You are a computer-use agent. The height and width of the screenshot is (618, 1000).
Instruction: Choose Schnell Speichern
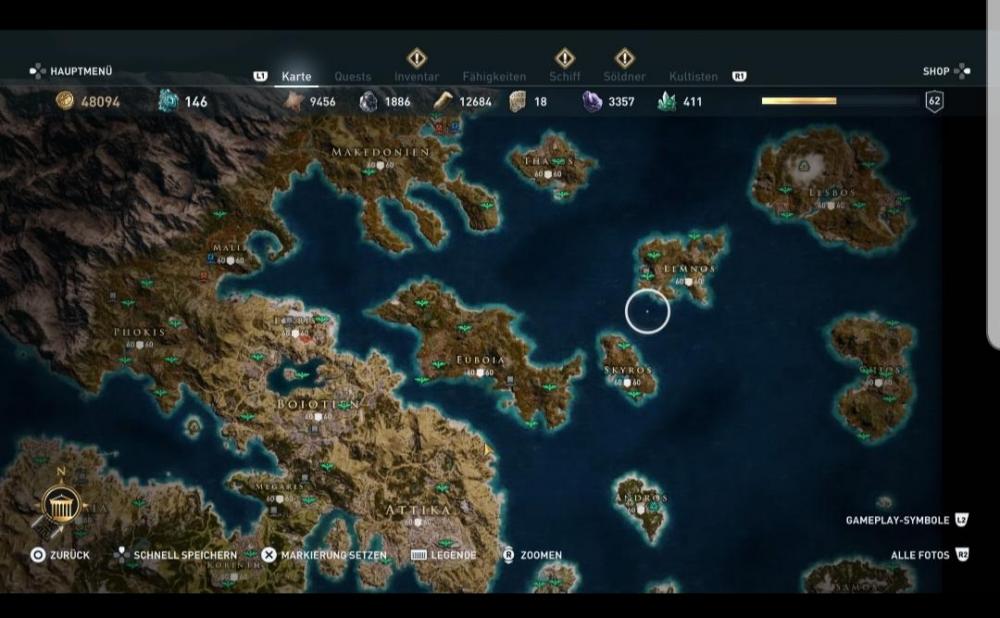click(x=176, y=555)
